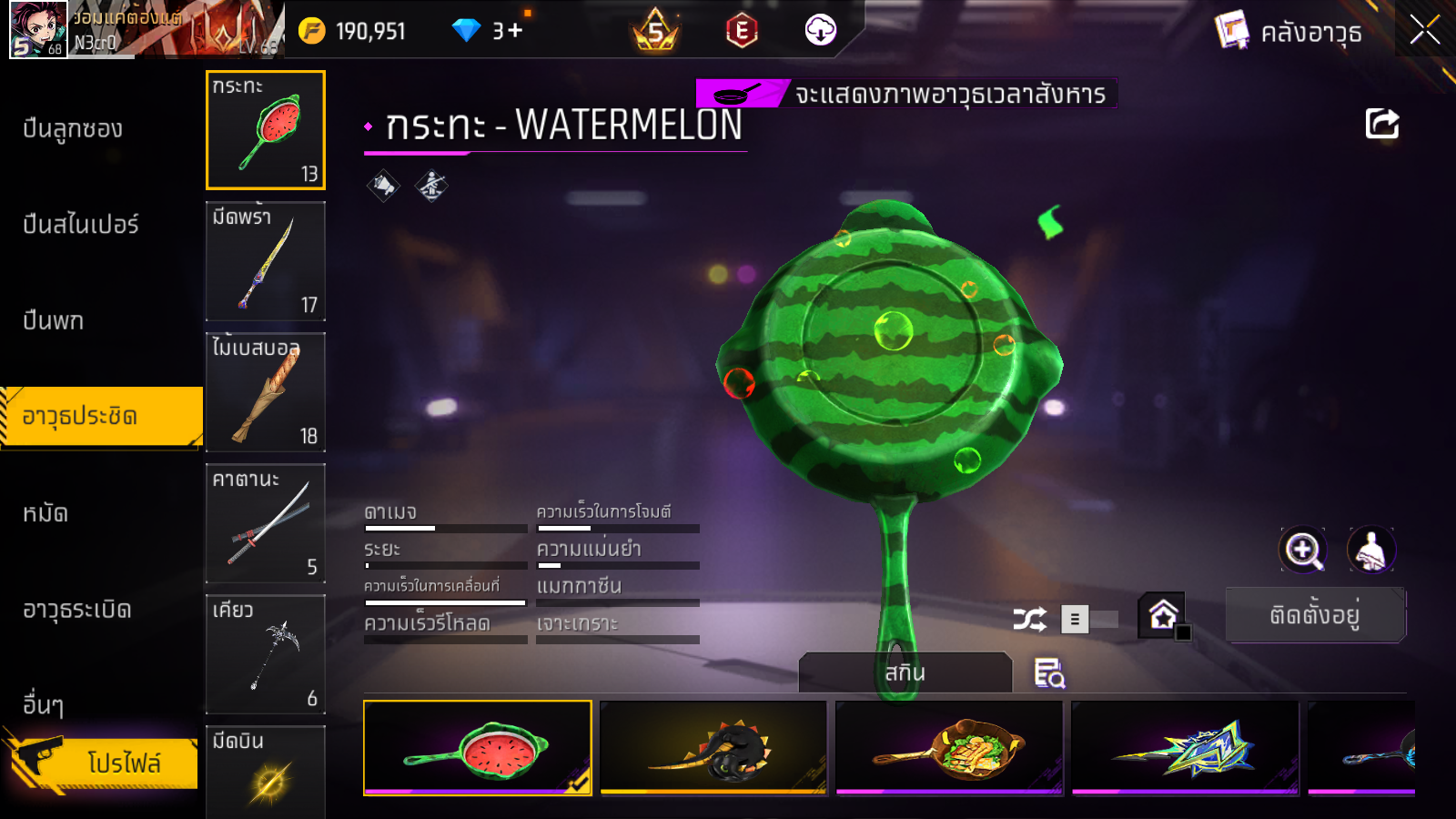1456x819 pixels.
Task: Choose the คาตานะ katana weapon slot
Action: [266, 523]
